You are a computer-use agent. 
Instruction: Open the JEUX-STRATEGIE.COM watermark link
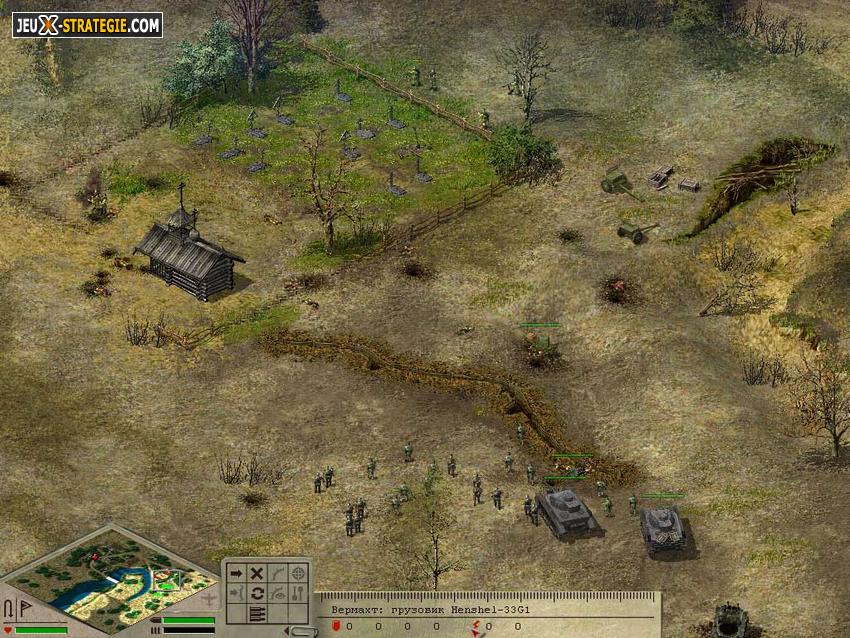(x=87, y=25)
